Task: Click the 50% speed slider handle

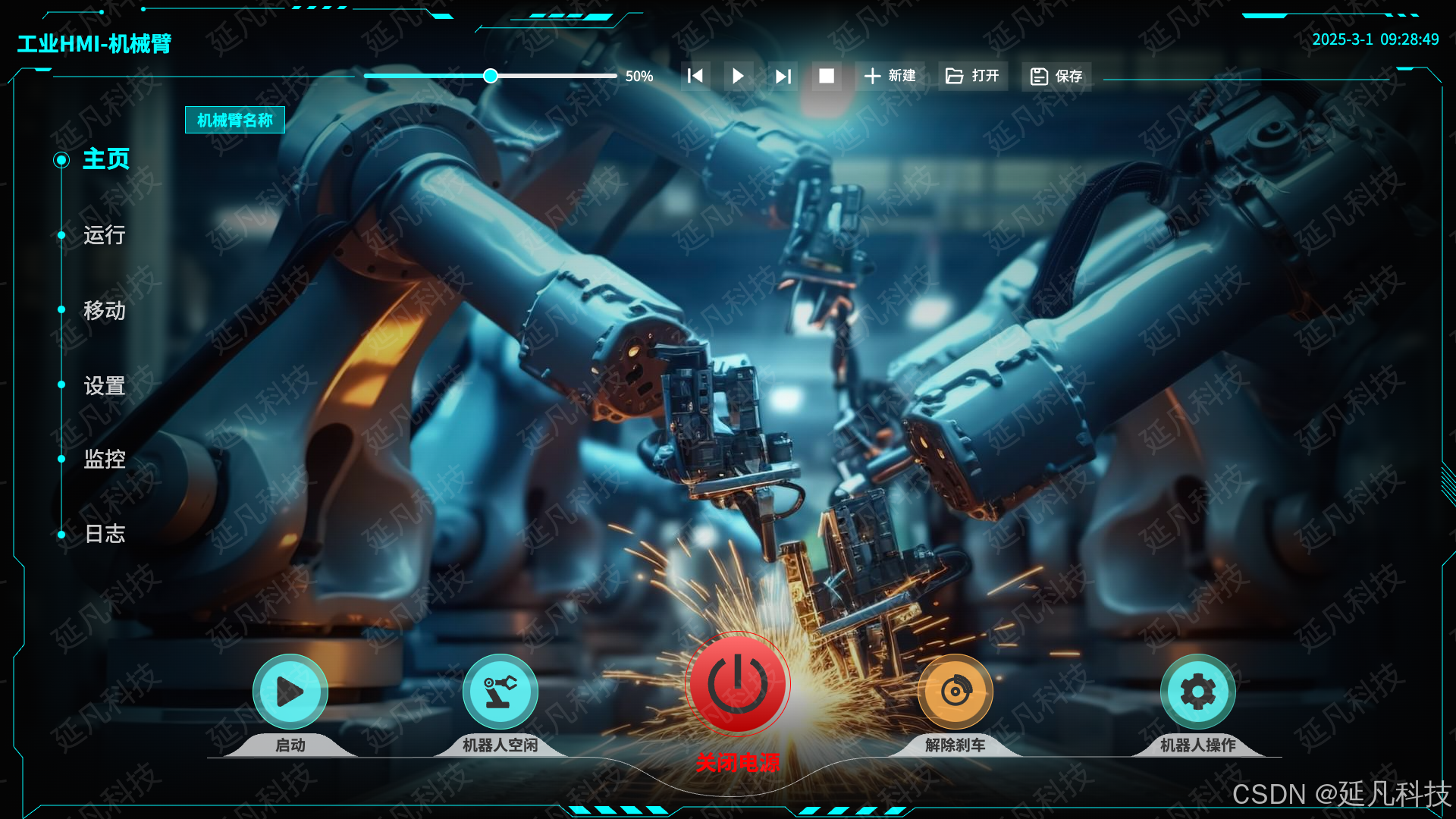Action: click(x=491, y=76)
